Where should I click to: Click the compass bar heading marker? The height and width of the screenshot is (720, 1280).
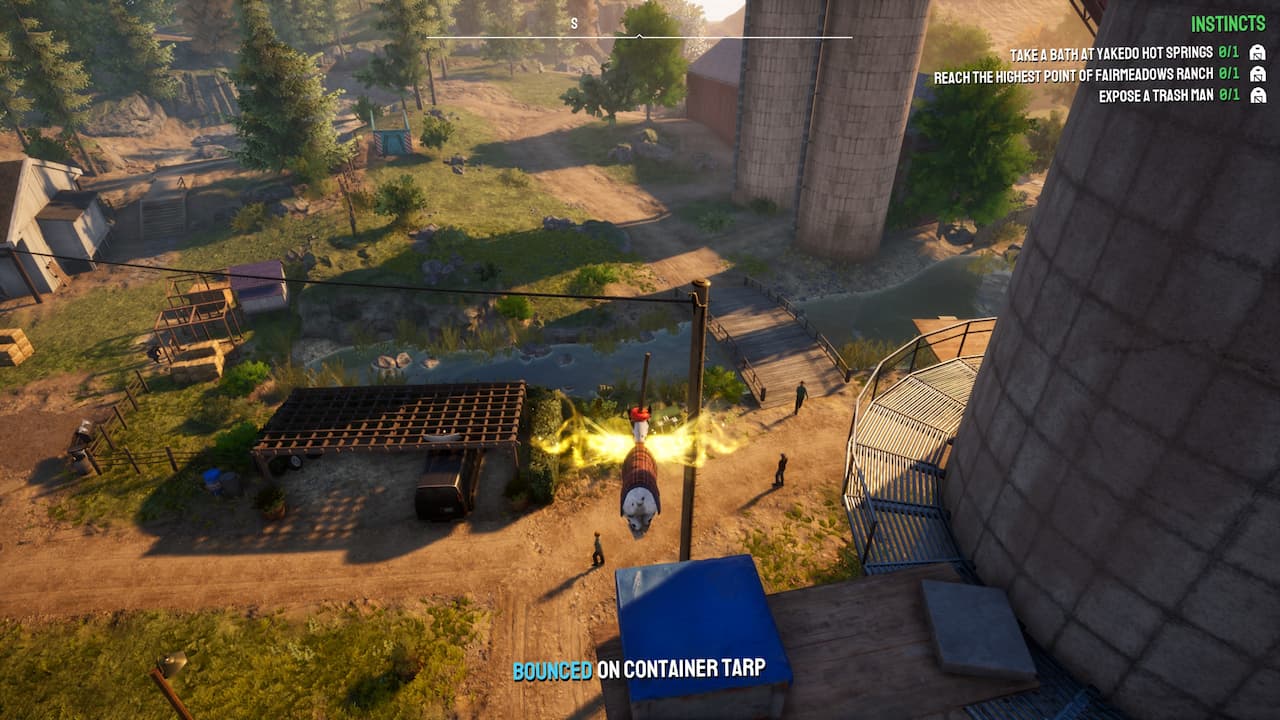(x=639, y=36)
